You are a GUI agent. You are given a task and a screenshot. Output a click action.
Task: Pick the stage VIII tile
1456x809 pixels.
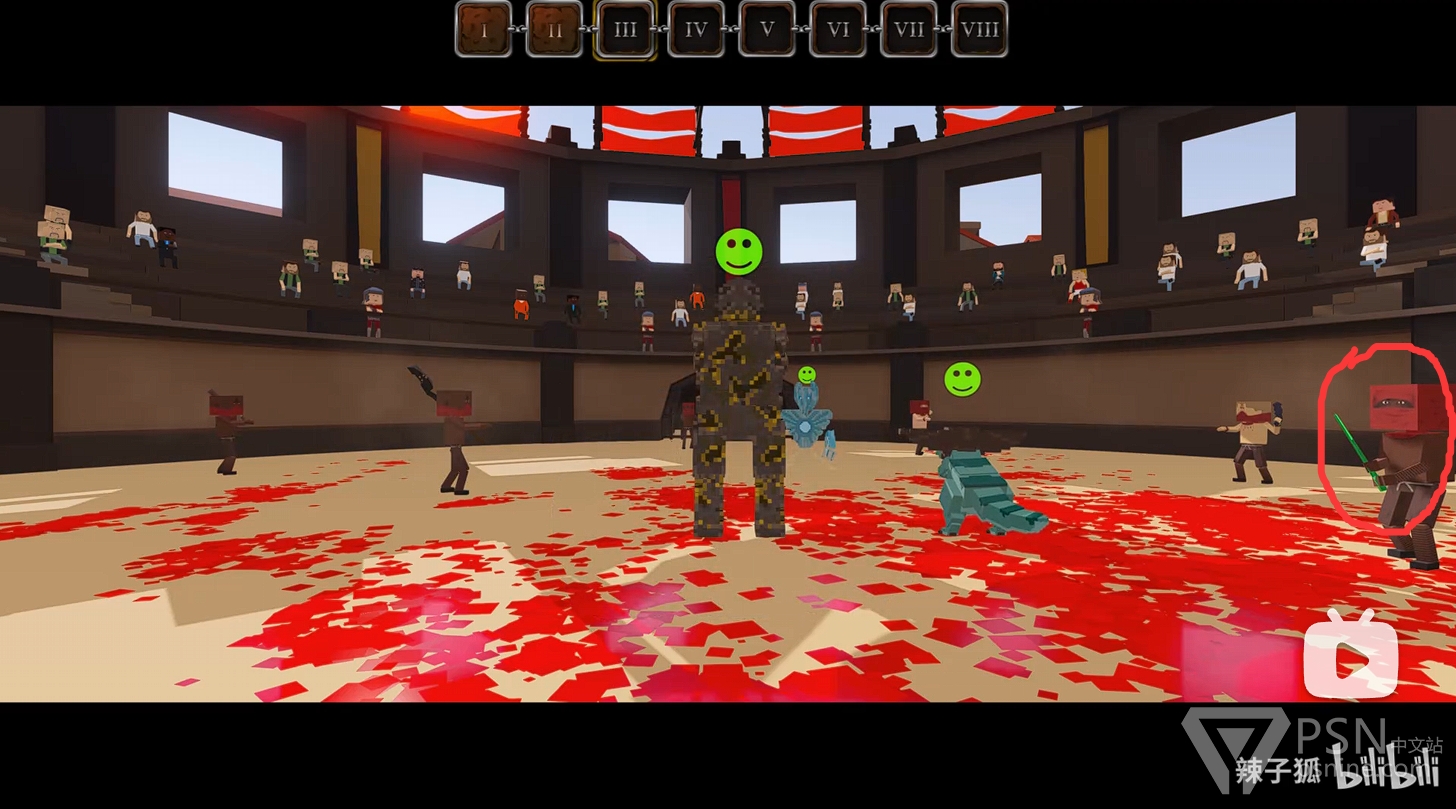click(979, 29)
